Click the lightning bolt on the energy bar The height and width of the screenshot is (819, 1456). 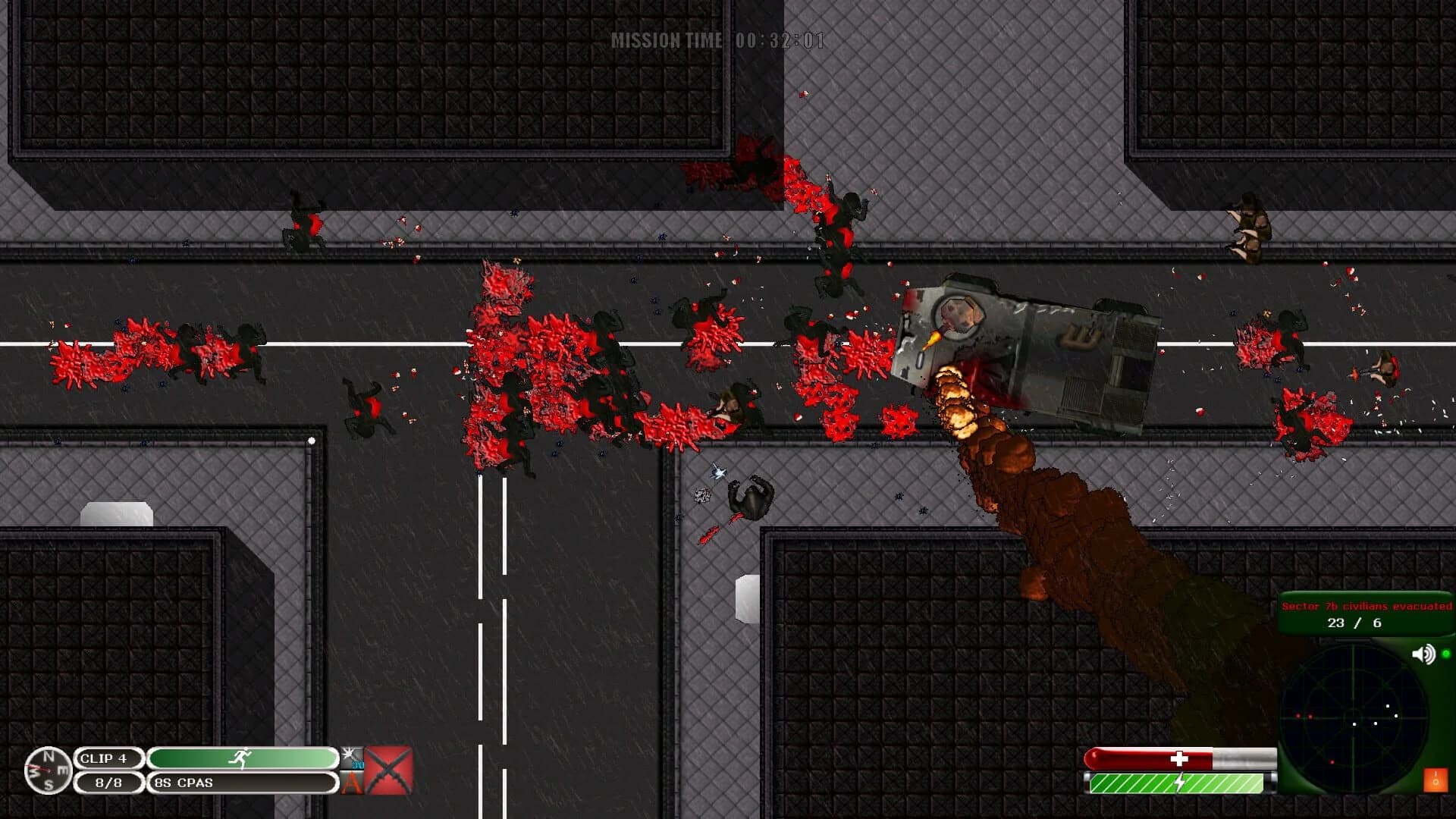click(x=1178, y=781)
